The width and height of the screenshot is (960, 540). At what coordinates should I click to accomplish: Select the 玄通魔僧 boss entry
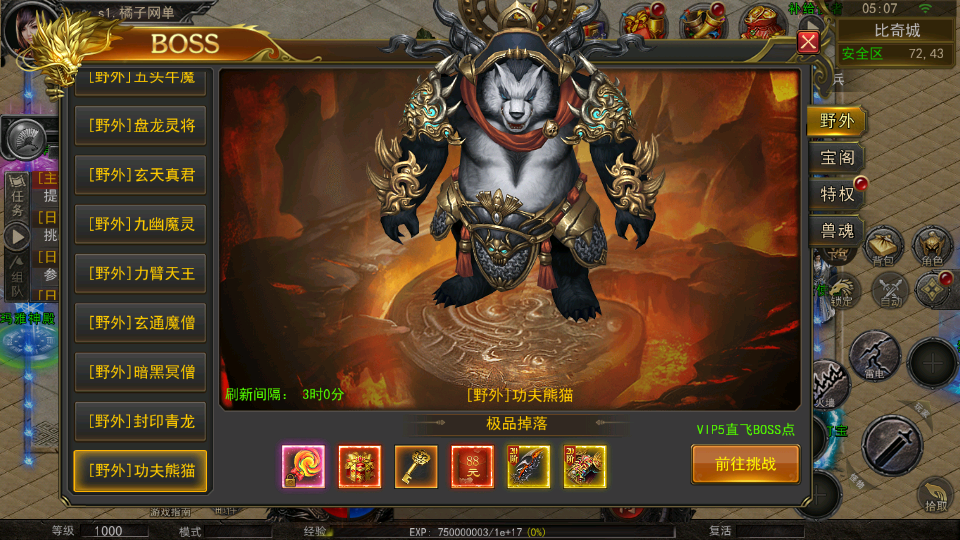point(140,322)
